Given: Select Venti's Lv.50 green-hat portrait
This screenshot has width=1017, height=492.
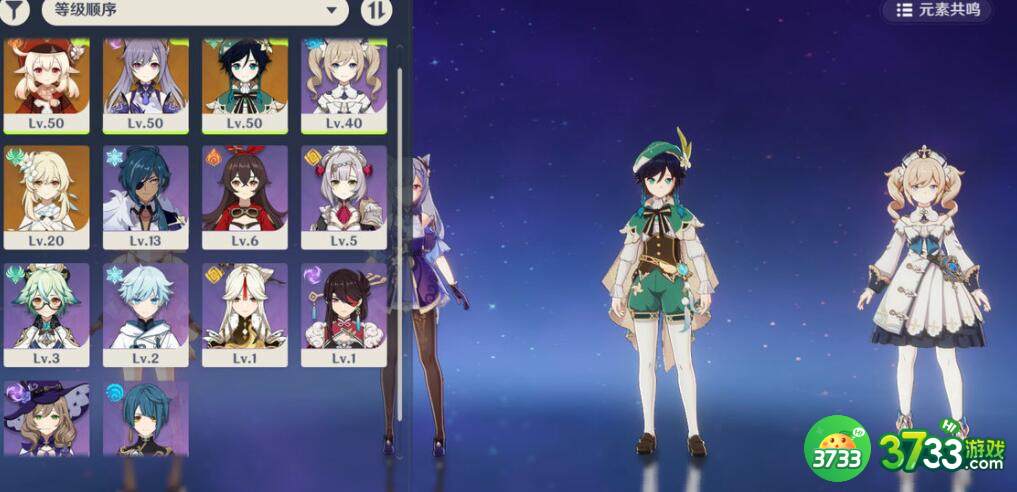Looking at the screenshot, I should (245, 84).
